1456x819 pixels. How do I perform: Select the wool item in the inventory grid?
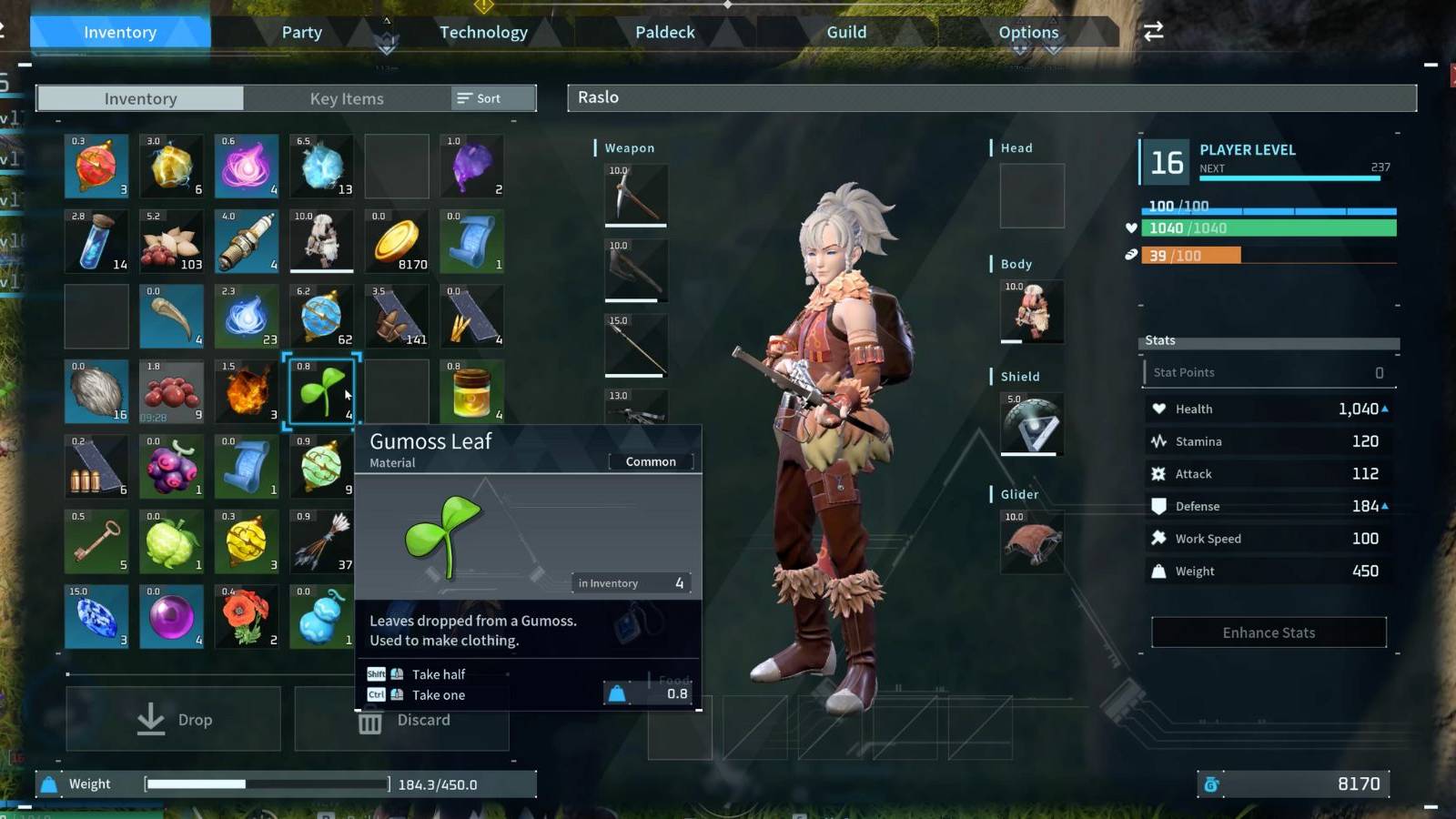pos(96,391)
